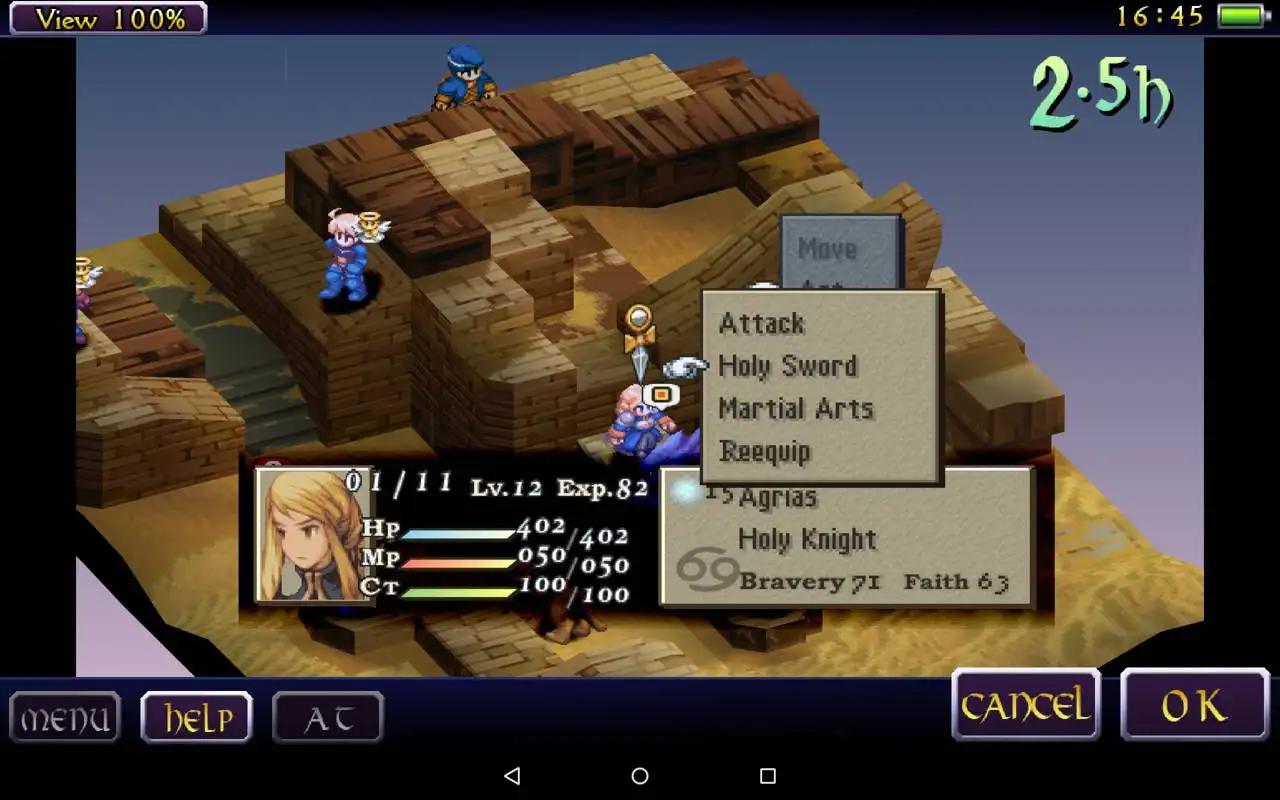Click the Move command in the back menu
The width and height of the screenshot is (1280, 800).
[827, 249]
